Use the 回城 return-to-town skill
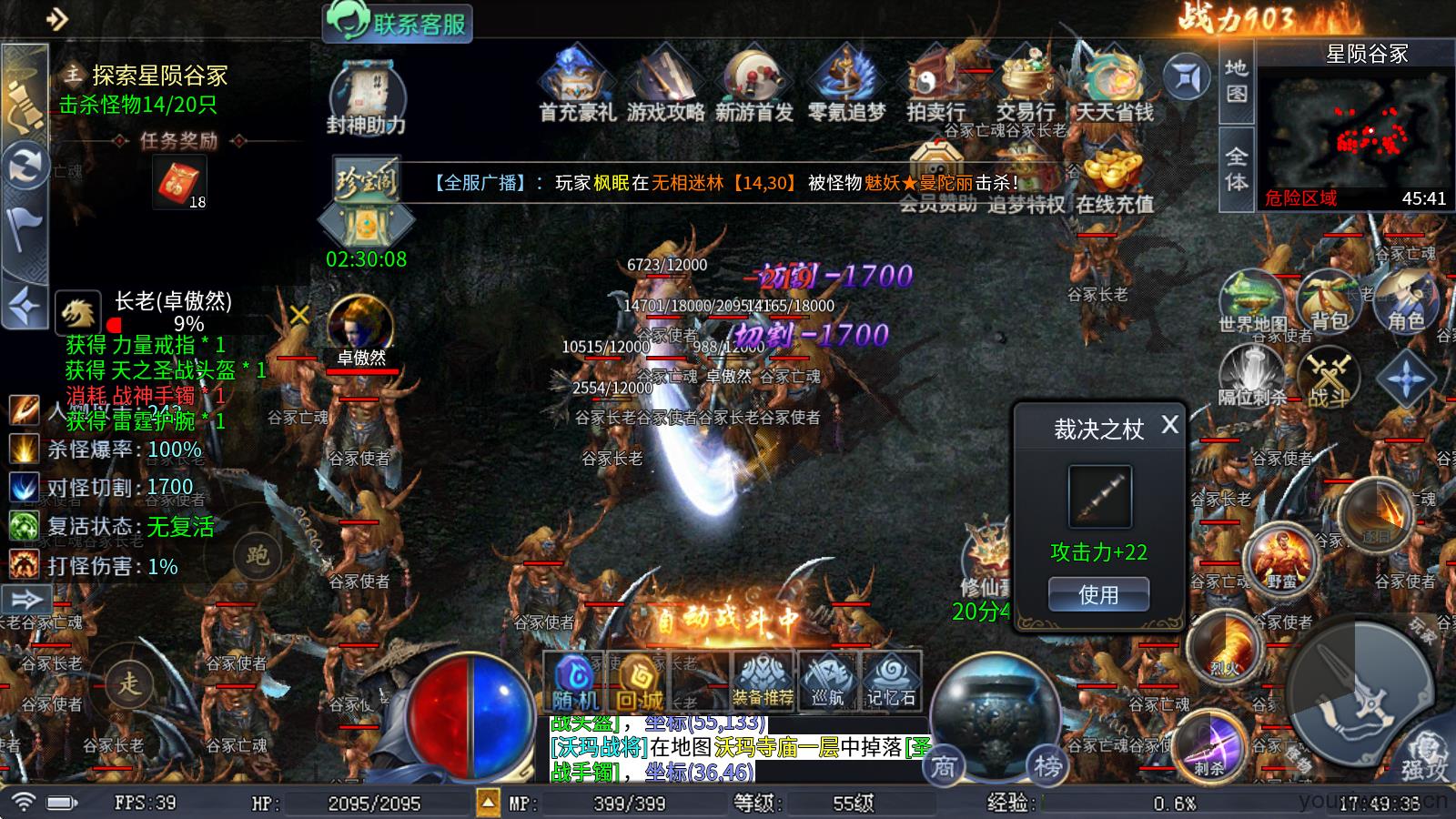 (636, 678)
